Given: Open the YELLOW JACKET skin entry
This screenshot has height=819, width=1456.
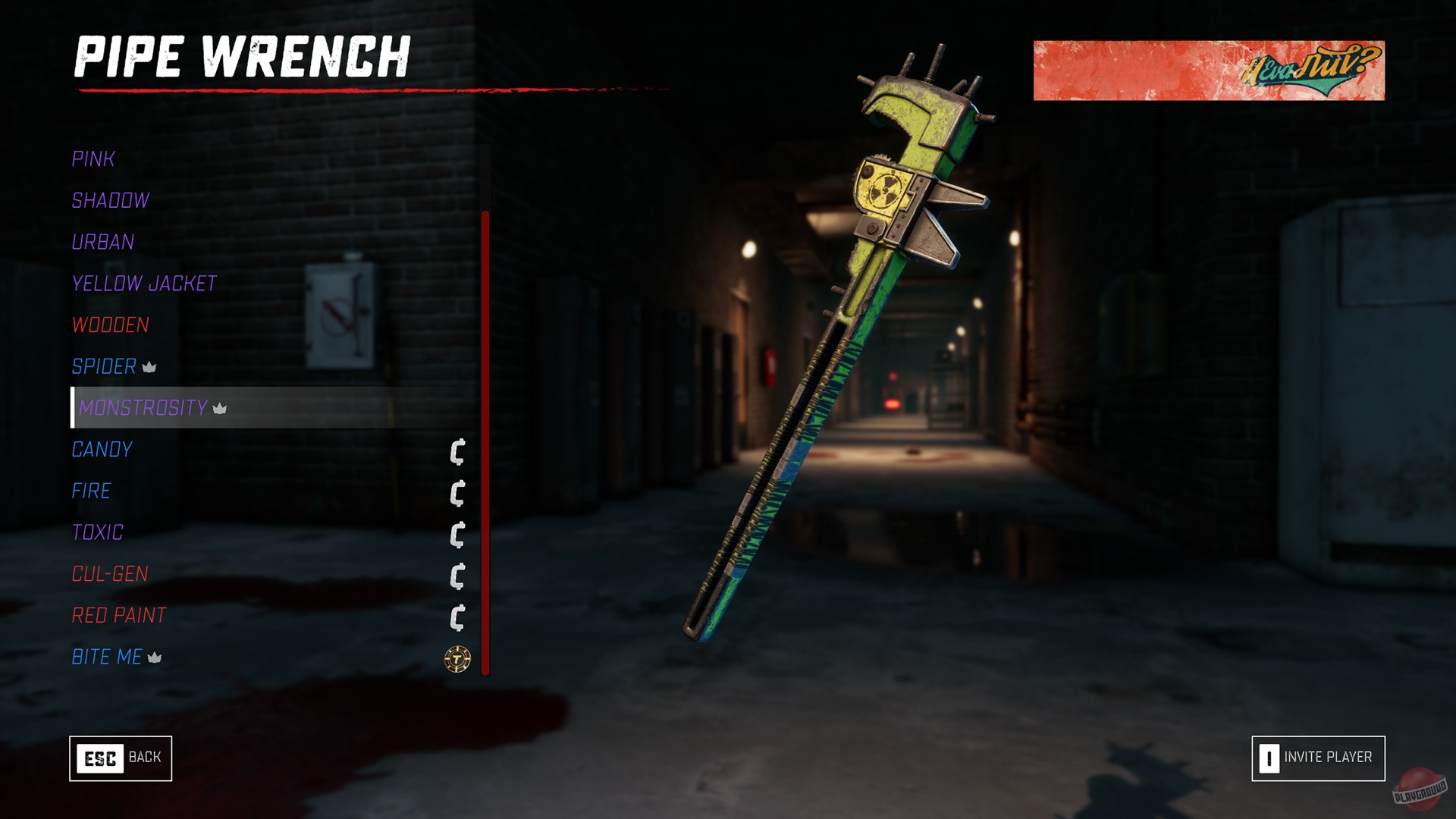Looking at the screenshot, I should click(x=143, y=284).
